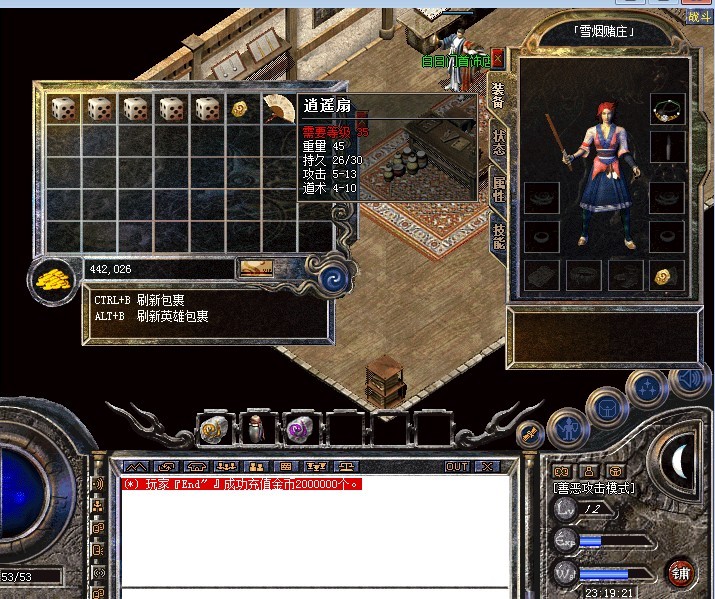Viewport: 715px width, 599px height.
Task: Close the chat window with X
Action: pos(486,467)
